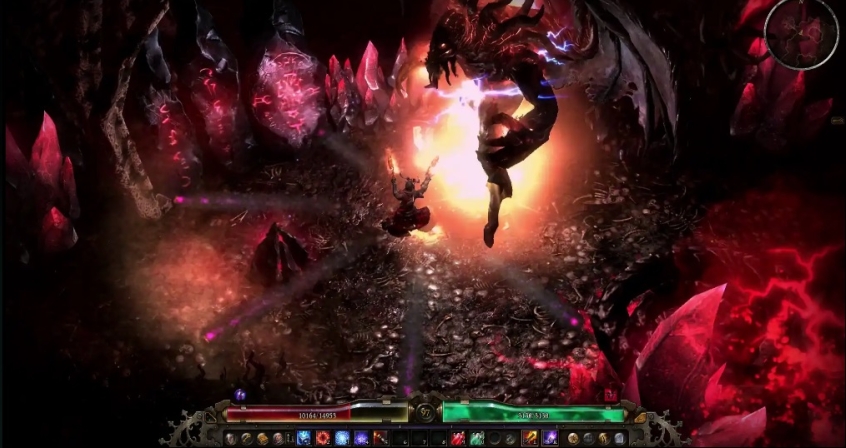Open the circular minimap
This screenshot has width=846, height=448.
click(802, 34)
